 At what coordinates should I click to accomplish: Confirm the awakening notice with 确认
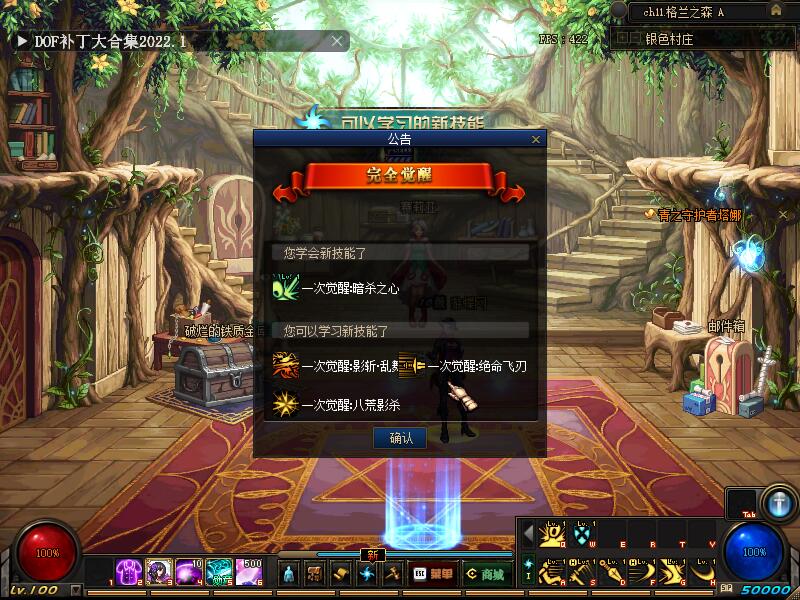pos(400,438)
